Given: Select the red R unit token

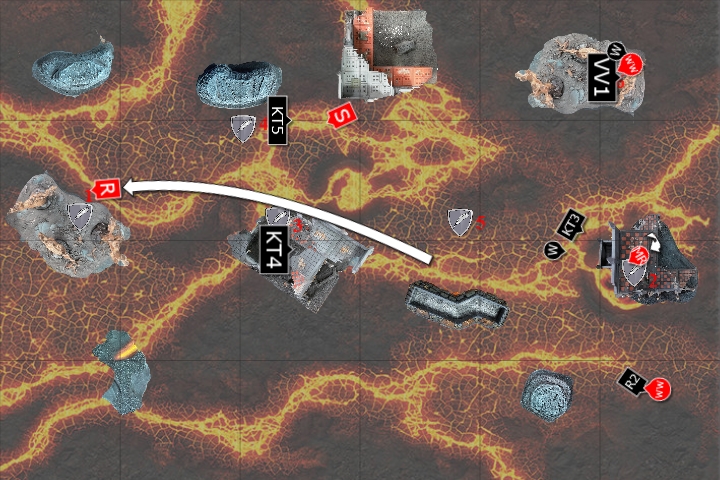Looking at the screenshot, I should pyautogui.click(x=106, y=188).
